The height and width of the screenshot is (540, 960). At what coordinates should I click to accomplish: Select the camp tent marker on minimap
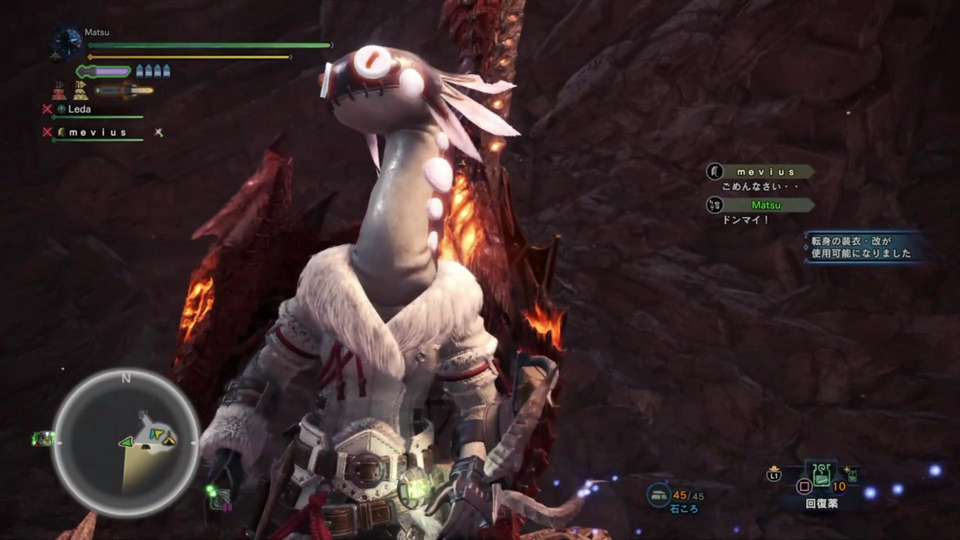tap(167, 438)
